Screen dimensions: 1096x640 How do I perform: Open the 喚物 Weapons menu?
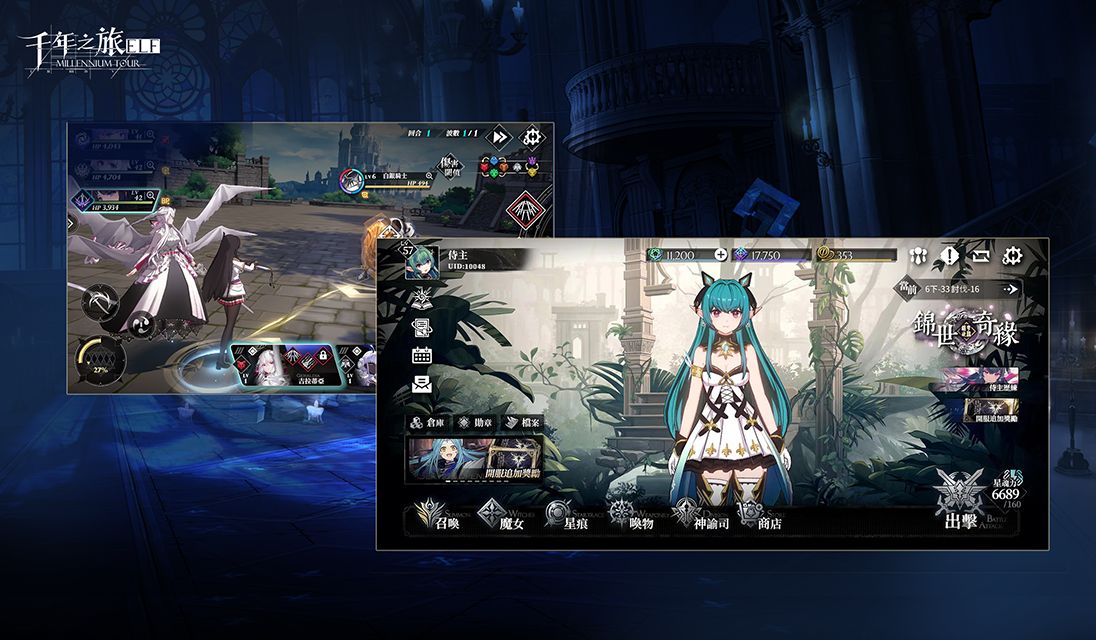(x=632, y=516)
